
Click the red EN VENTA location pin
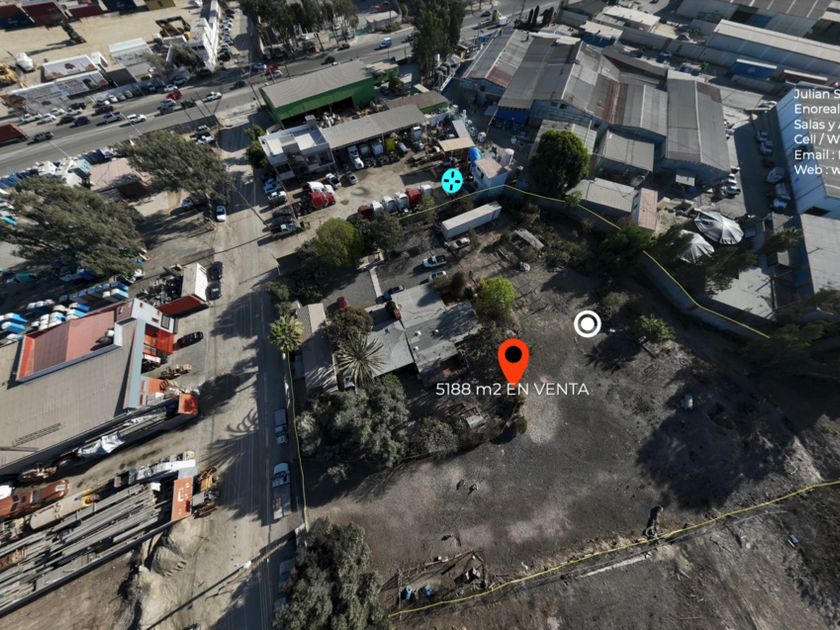pyautogui.click(x=513, y=358)
